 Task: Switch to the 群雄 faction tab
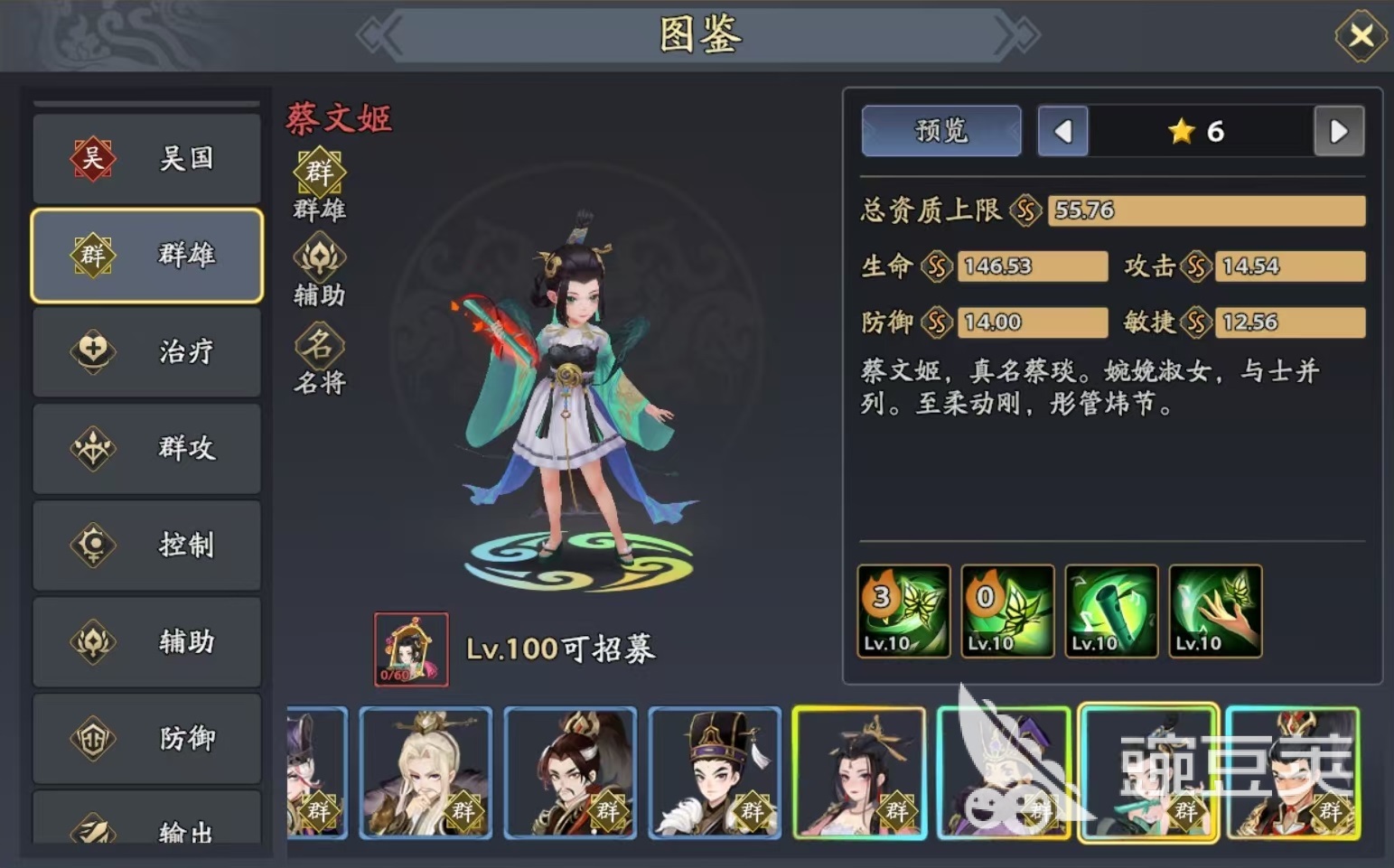(146, 256)
